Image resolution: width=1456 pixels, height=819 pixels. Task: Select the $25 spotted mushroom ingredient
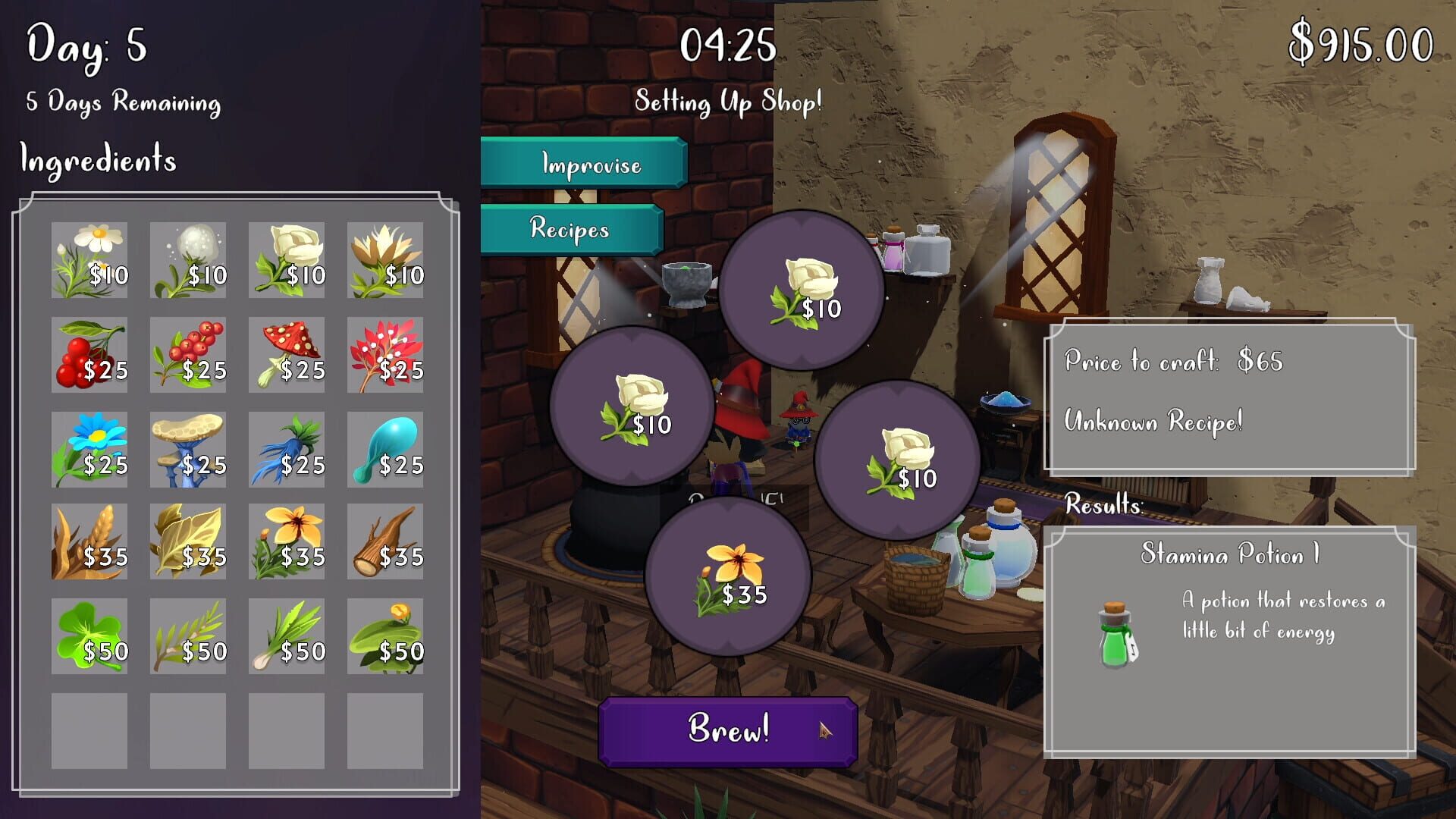pyautogui.click(x=287, y=356)
